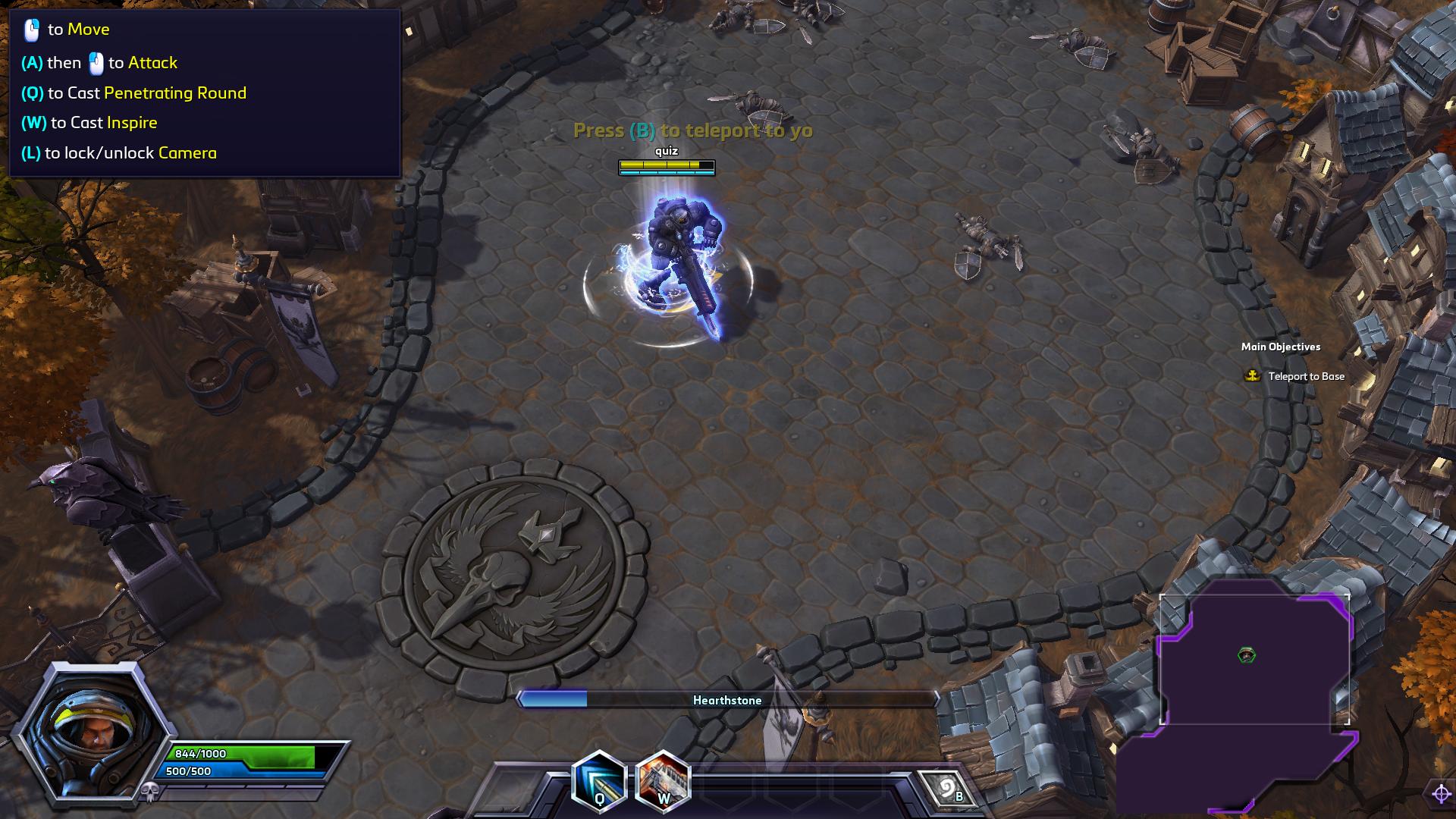Click the Hearthstone swirl icon

tap(947, 790)
